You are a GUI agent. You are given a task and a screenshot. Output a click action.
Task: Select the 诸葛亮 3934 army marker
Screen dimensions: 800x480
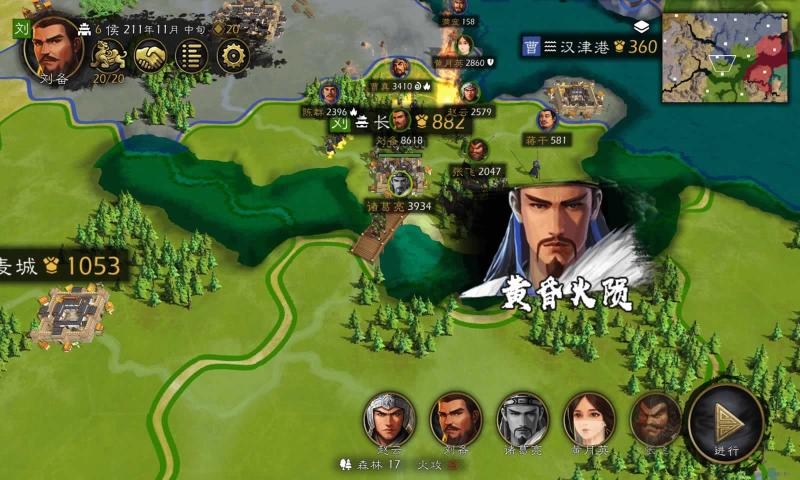[x=400, y=184]
